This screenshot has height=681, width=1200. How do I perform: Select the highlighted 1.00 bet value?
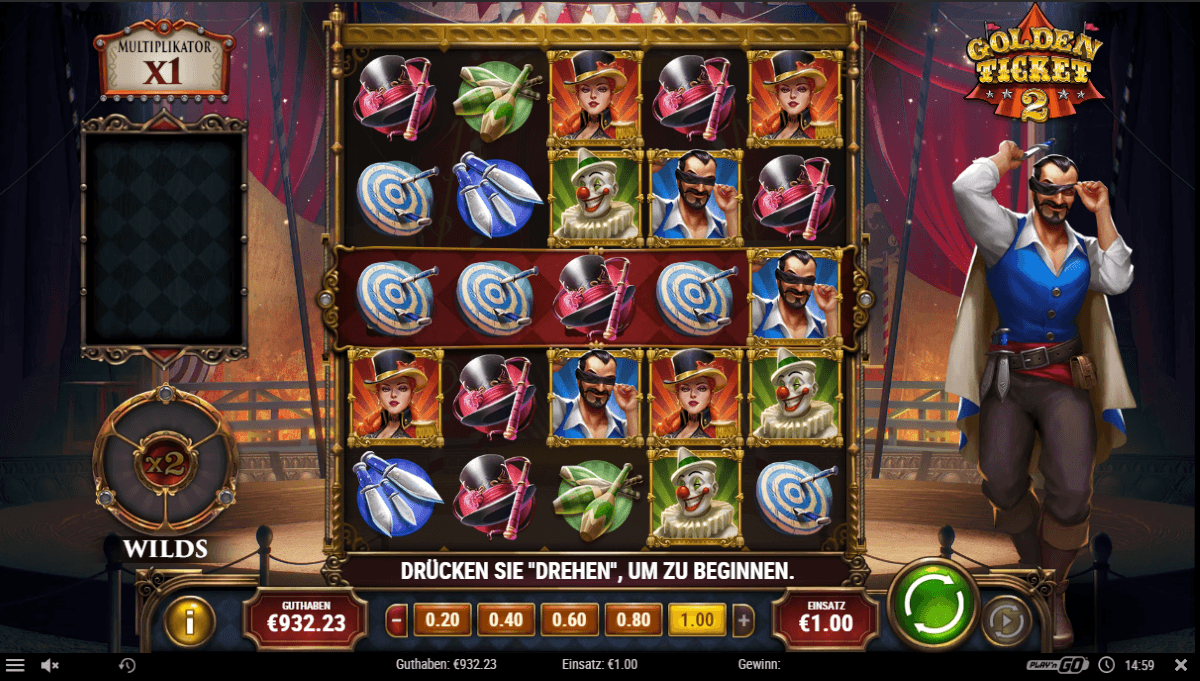(x=697, y=620)
